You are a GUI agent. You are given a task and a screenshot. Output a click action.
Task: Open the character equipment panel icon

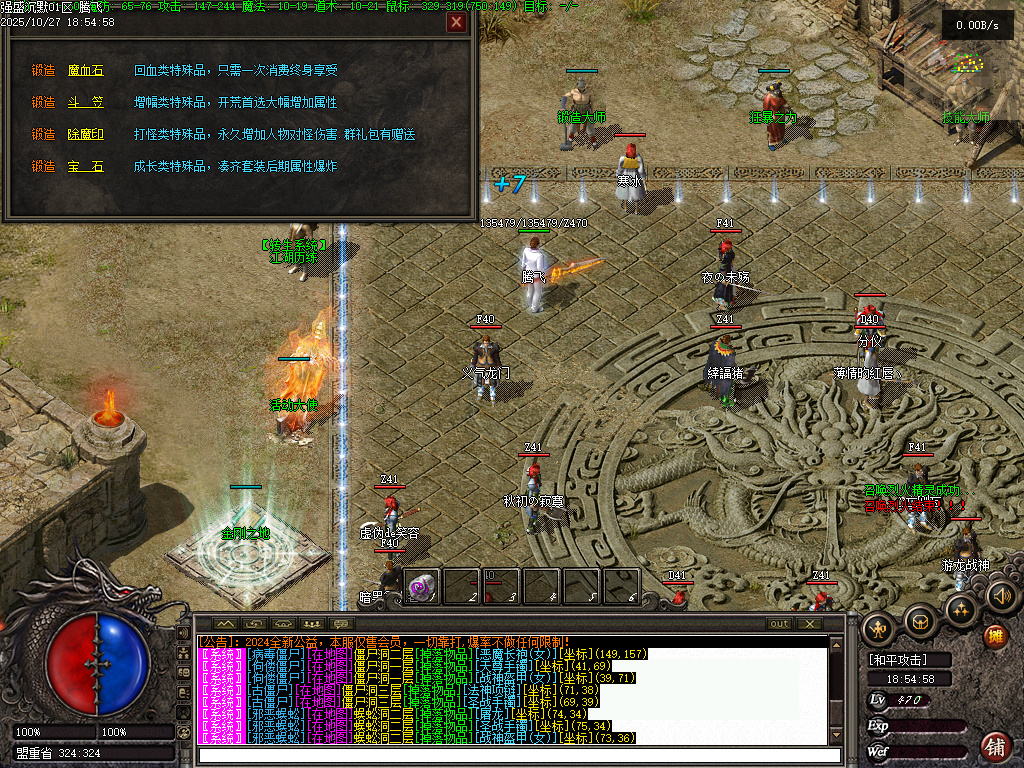879,628
